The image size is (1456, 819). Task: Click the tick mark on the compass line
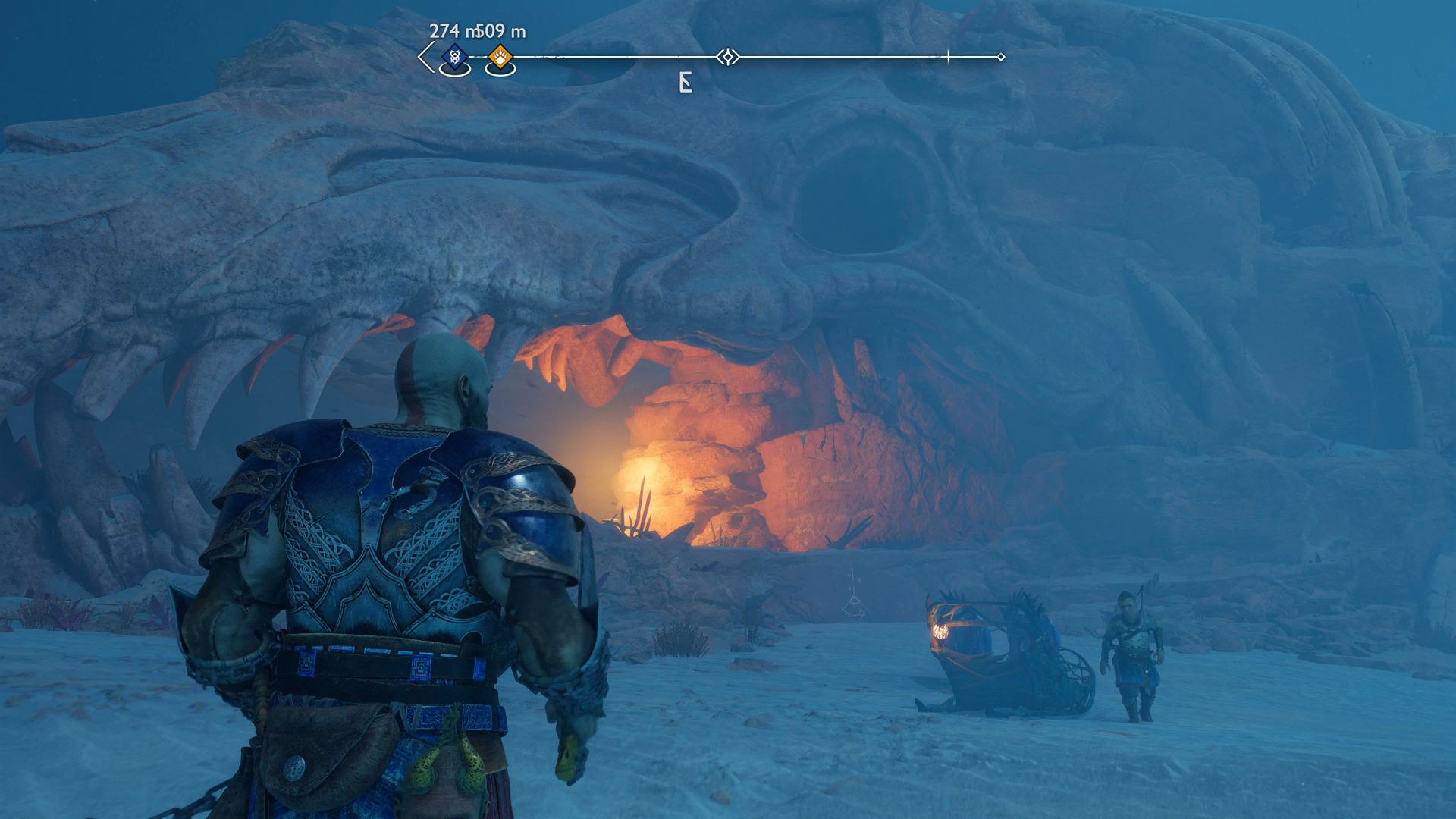(947, 55)
